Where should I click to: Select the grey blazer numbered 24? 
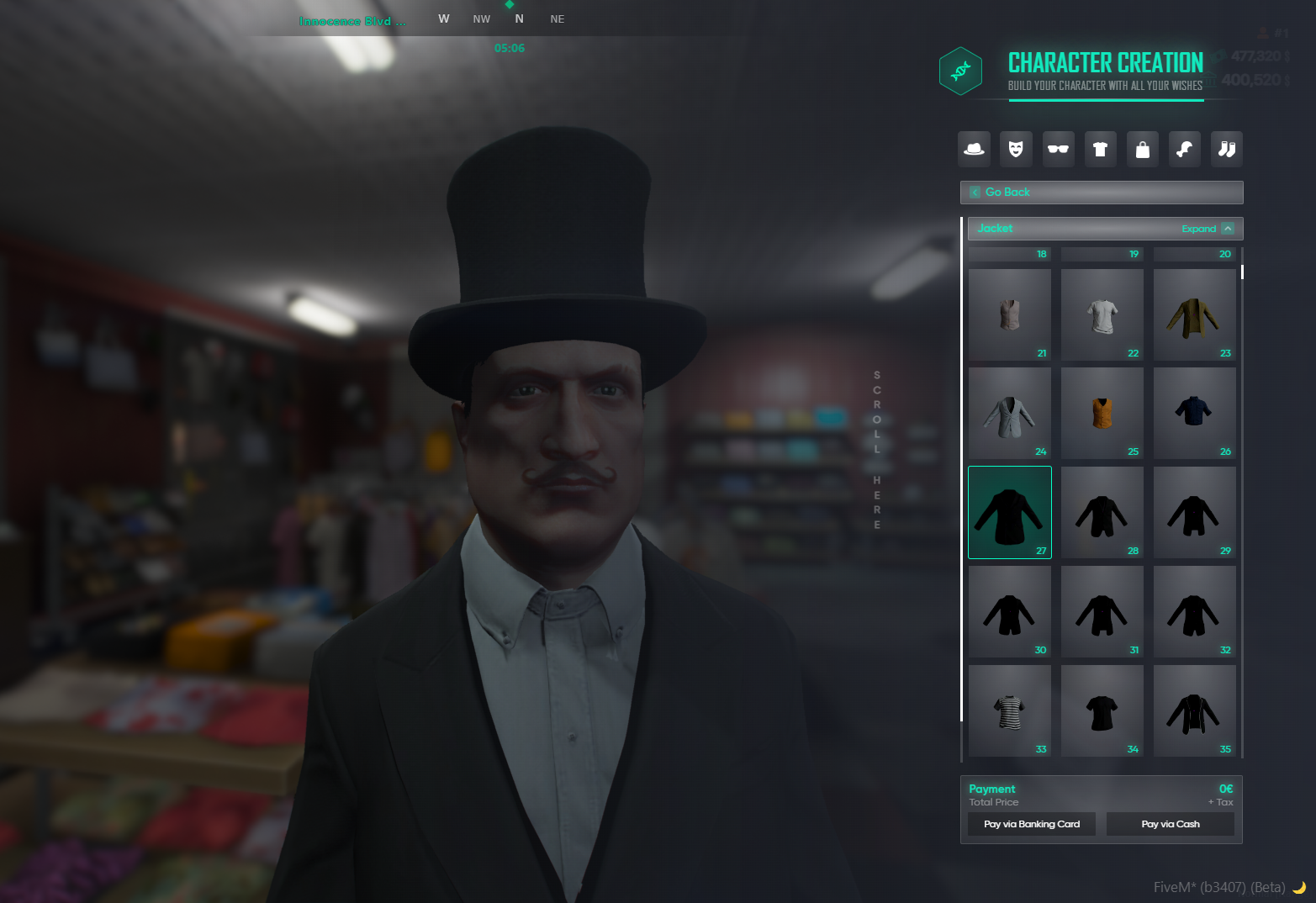pyautogui.click(x=1010, y=413)
